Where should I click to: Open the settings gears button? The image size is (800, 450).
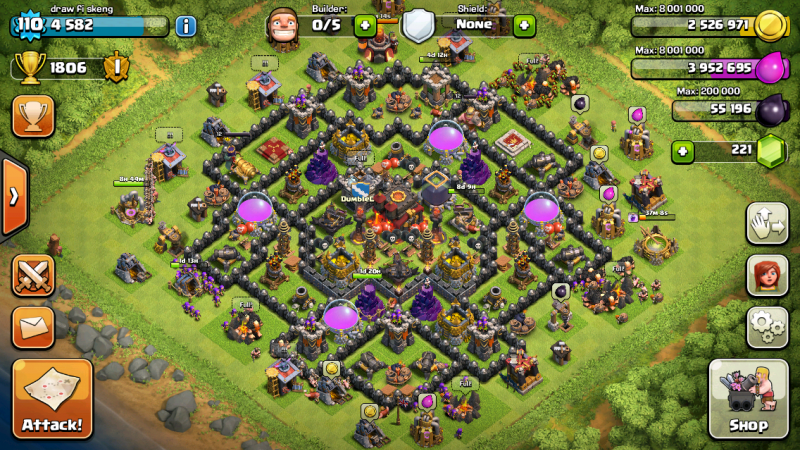[767, 327]
